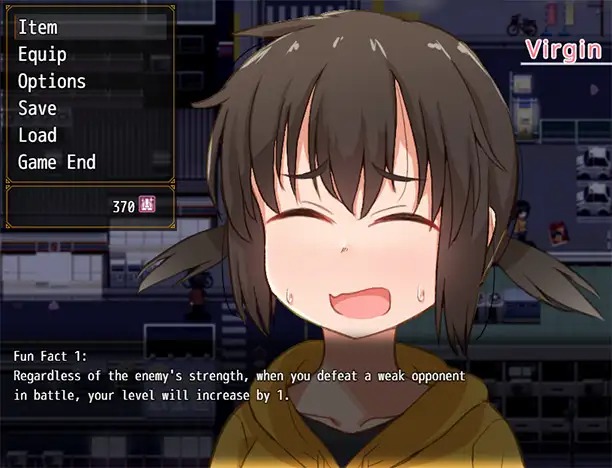
Task: Select the Equip menu entry
Action: pos(42,55)
